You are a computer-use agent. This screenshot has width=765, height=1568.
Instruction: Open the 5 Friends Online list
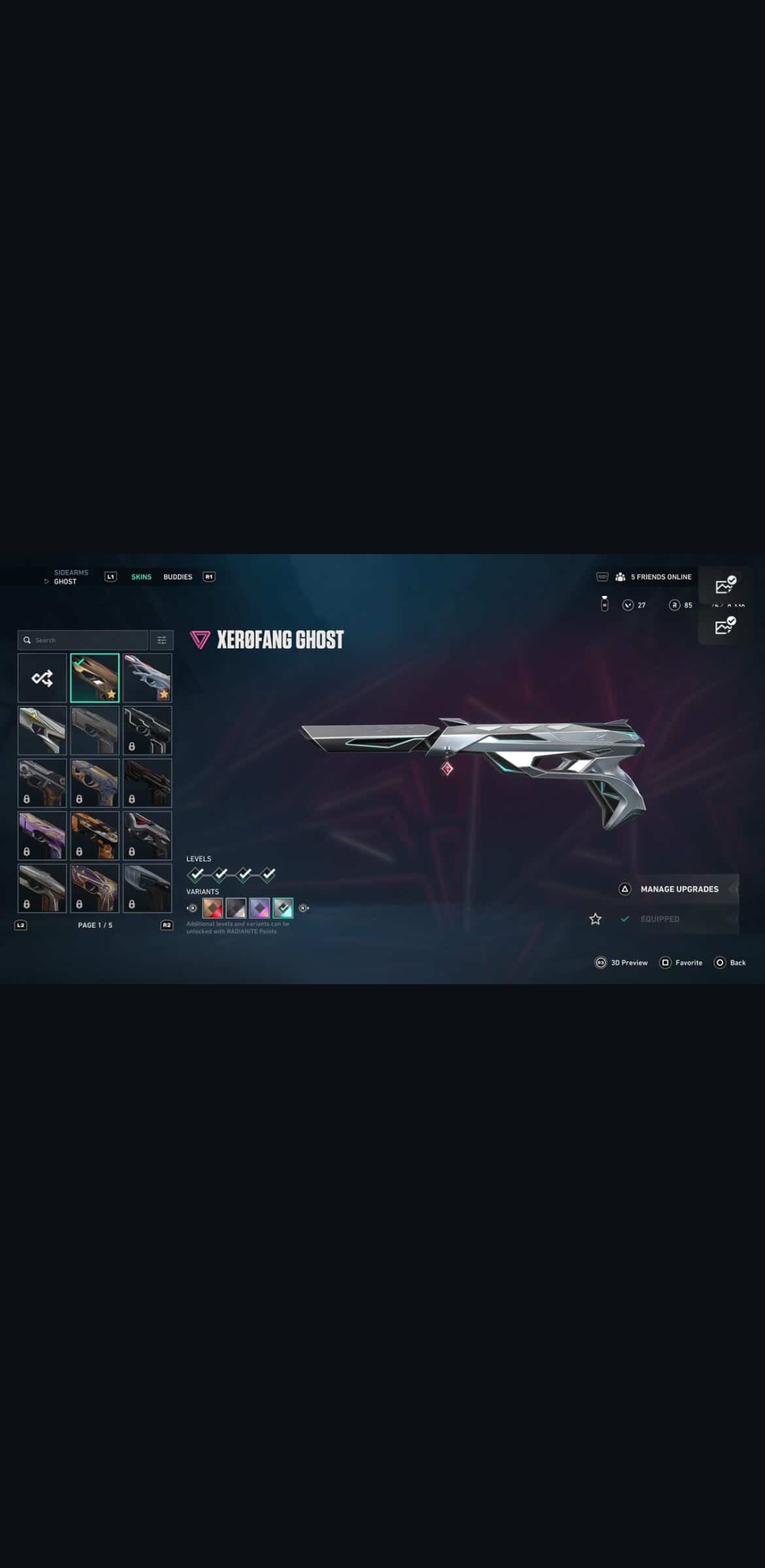coord(653,577)
